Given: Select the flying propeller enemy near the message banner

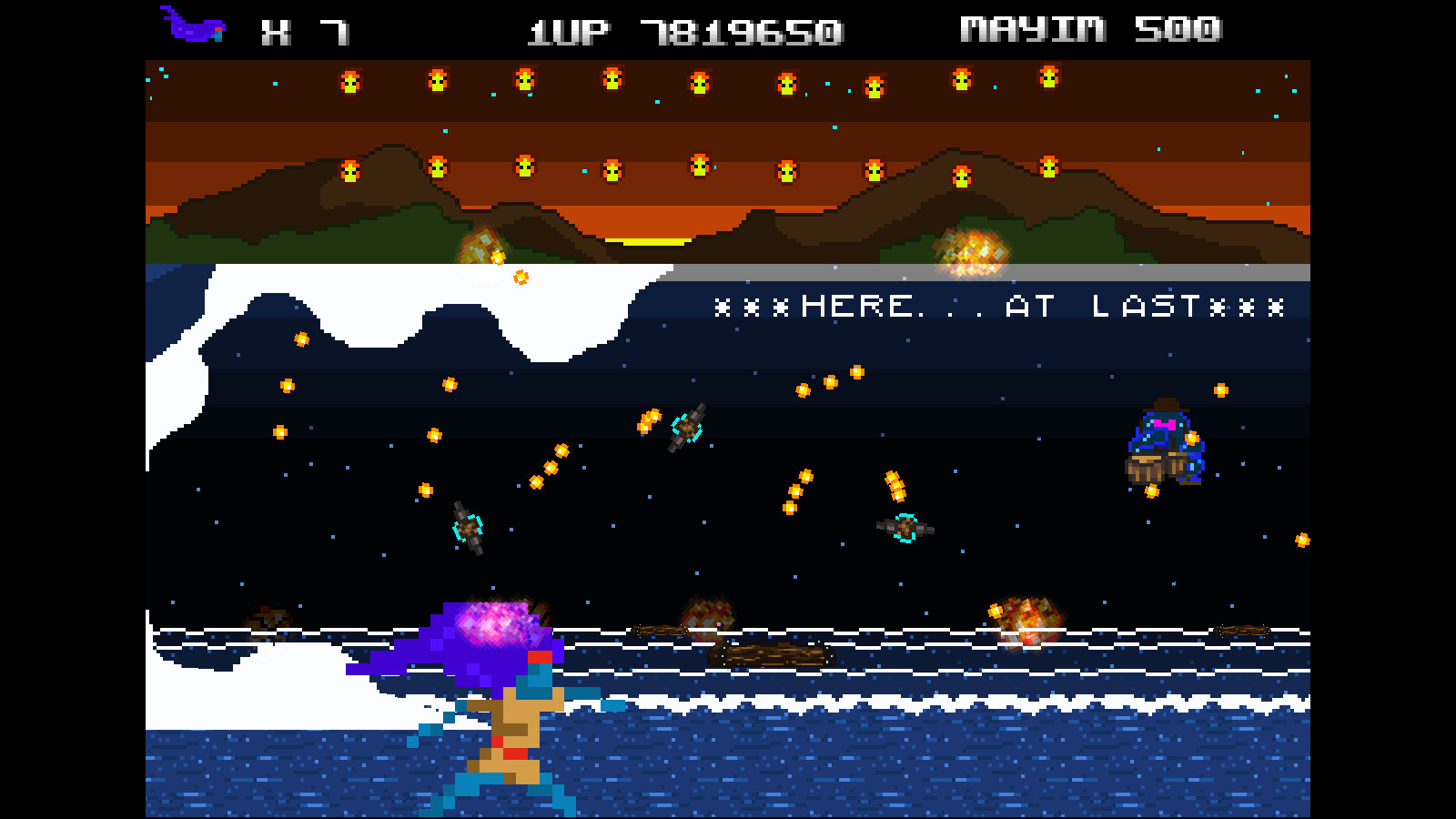Looking at the screenshot, I should tap(685, 430).
